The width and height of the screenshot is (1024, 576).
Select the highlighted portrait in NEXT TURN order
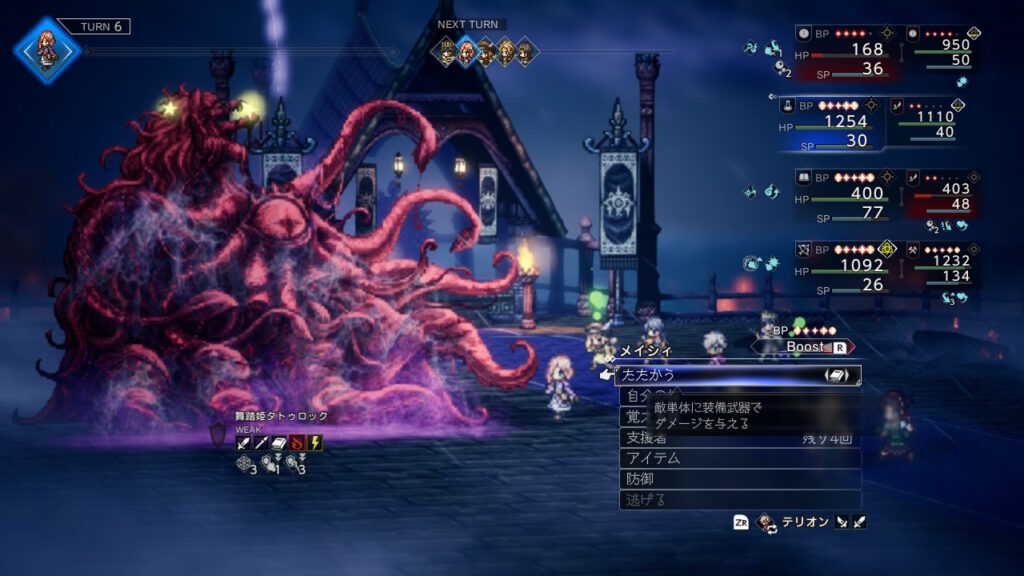tap(466, 51)
